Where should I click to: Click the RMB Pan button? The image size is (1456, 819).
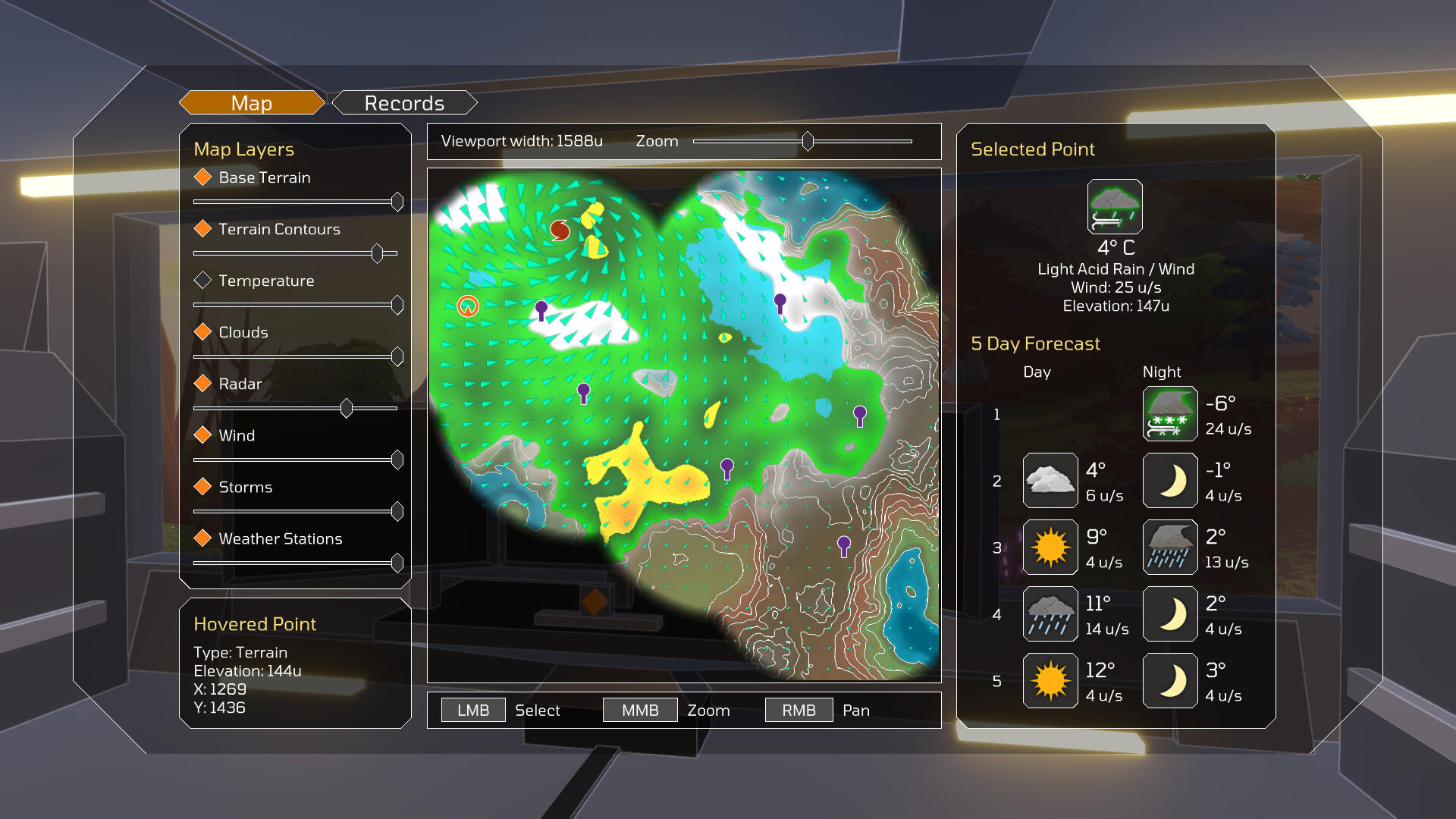(x=798, y=709)
